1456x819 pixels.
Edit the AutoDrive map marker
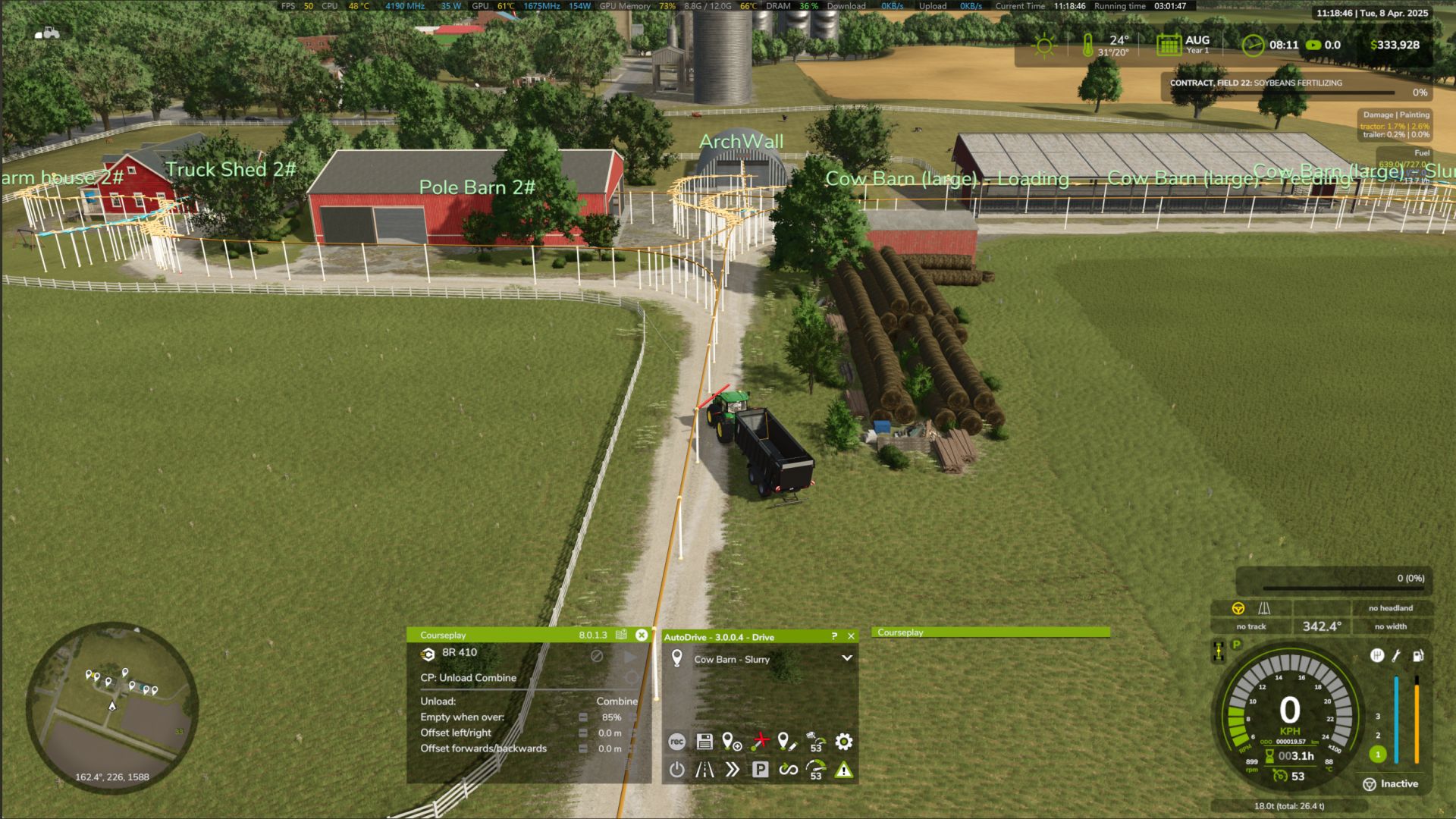pyautogui.click(x=787, y=742)
